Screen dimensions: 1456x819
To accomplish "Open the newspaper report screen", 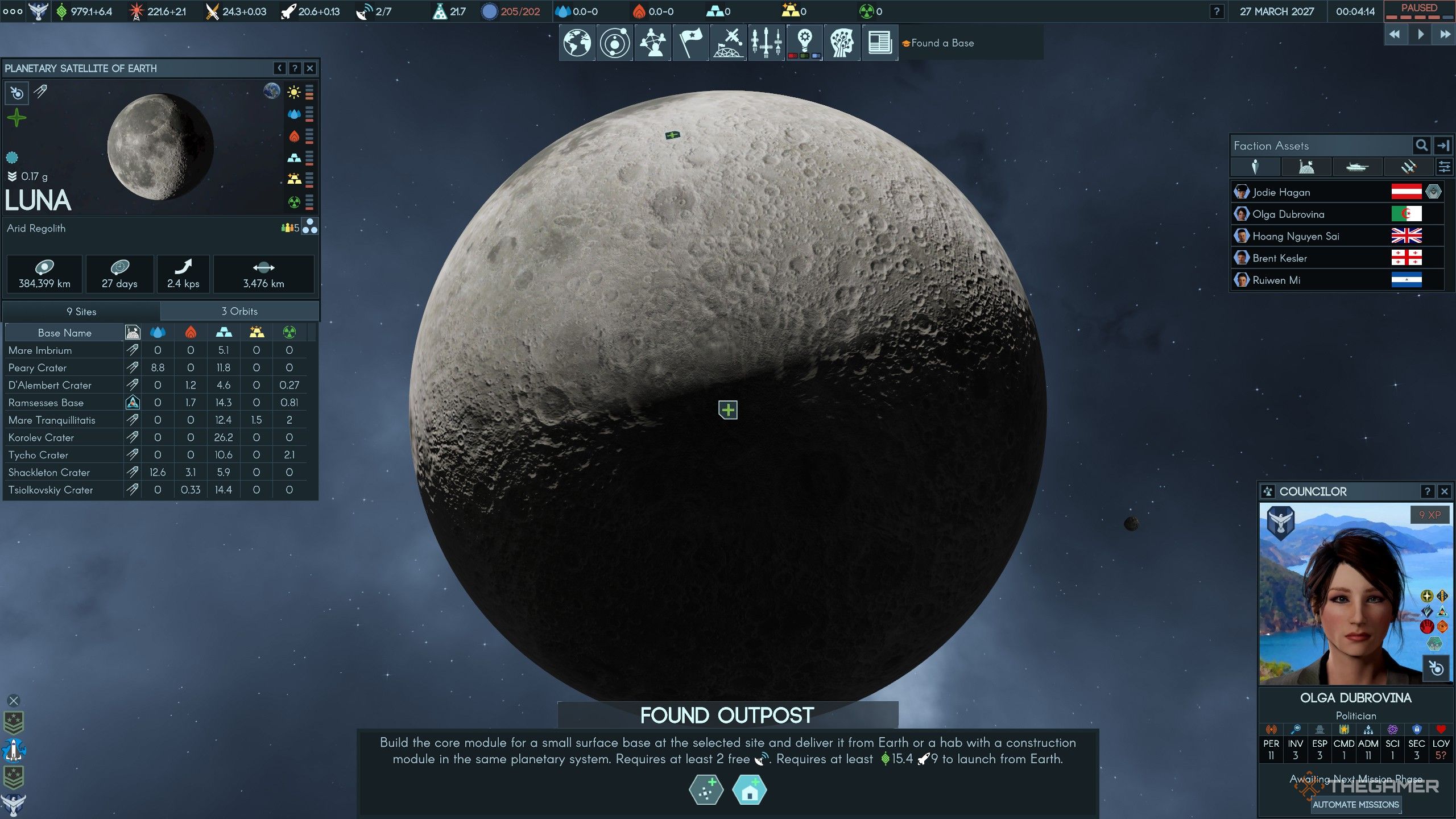I will (x=879, y=43).
